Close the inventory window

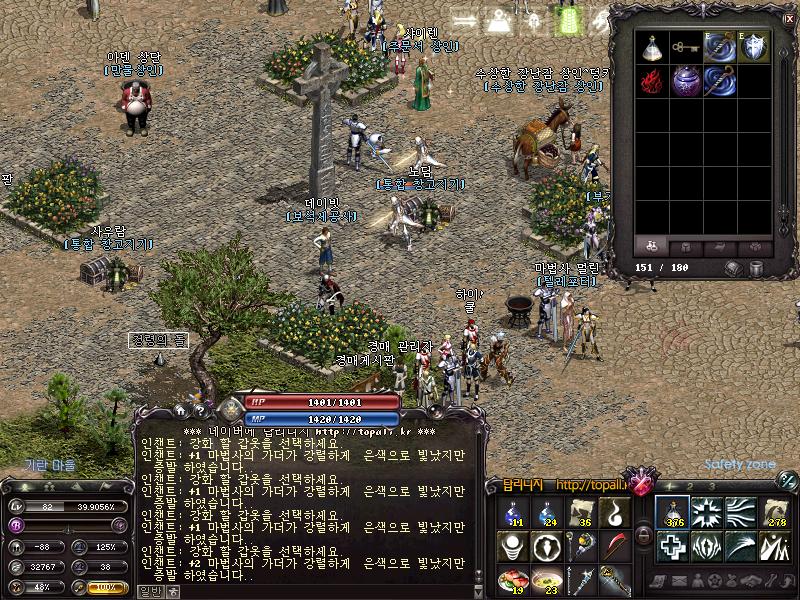click(788, 18)
